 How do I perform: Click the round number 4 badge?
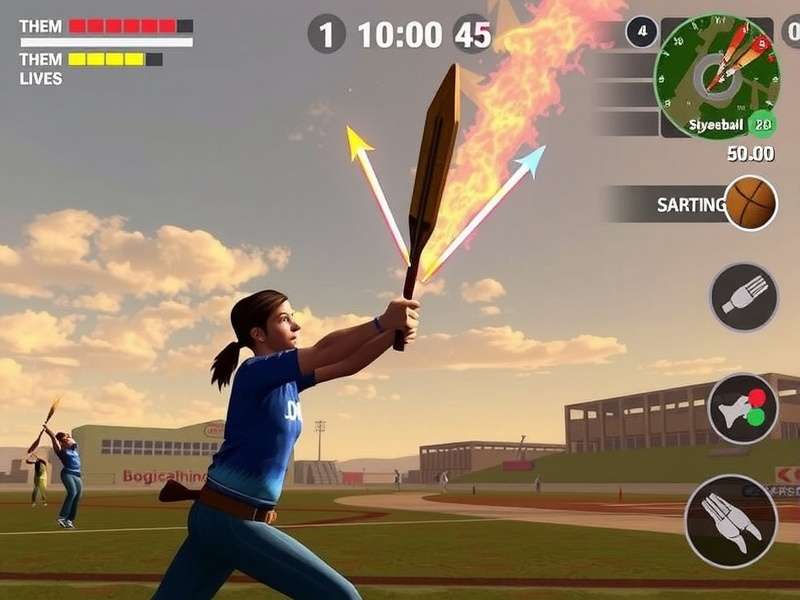642,32
